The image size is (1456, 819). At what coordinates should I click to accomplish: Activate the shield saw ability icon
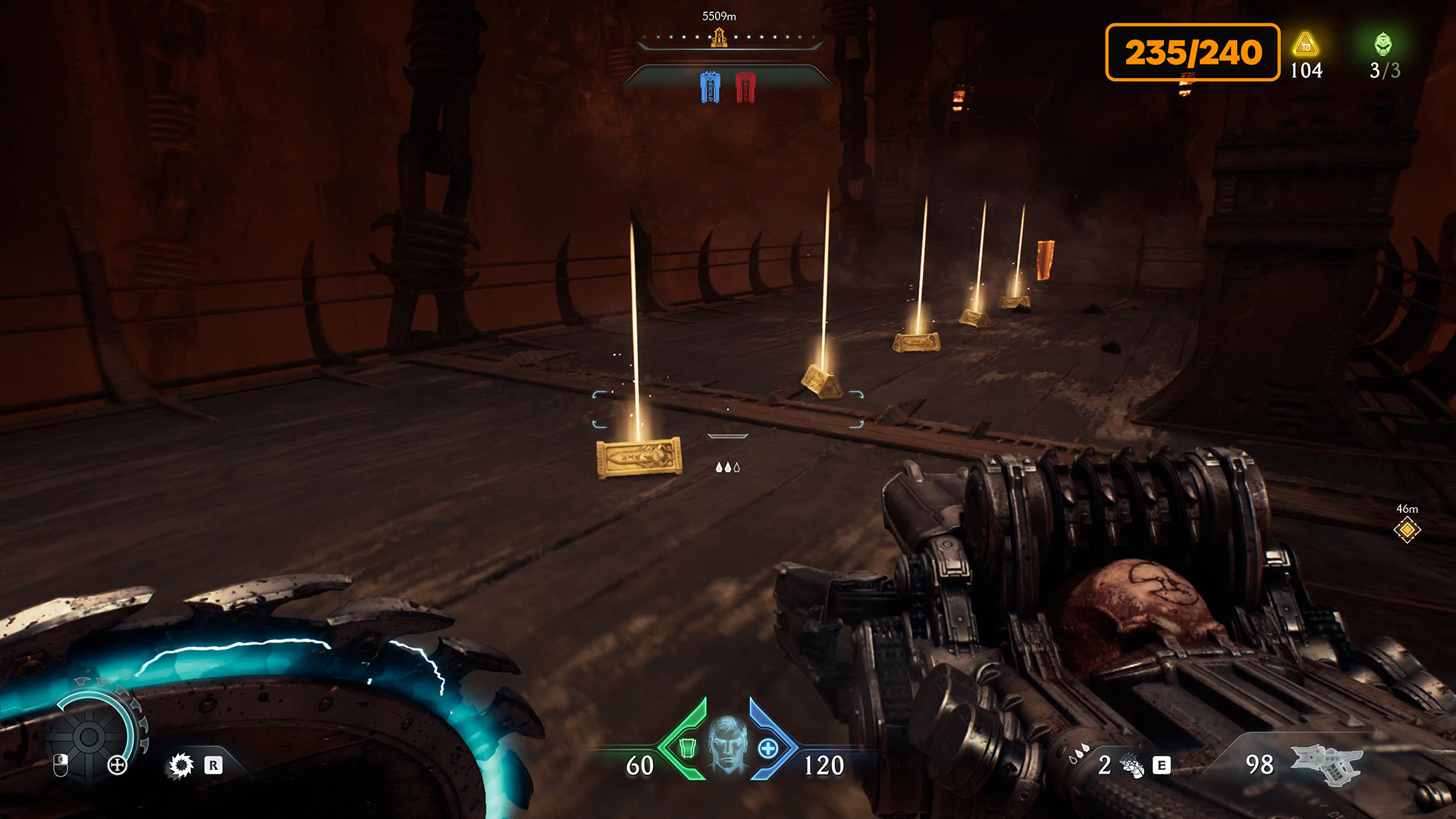point(181,765)
